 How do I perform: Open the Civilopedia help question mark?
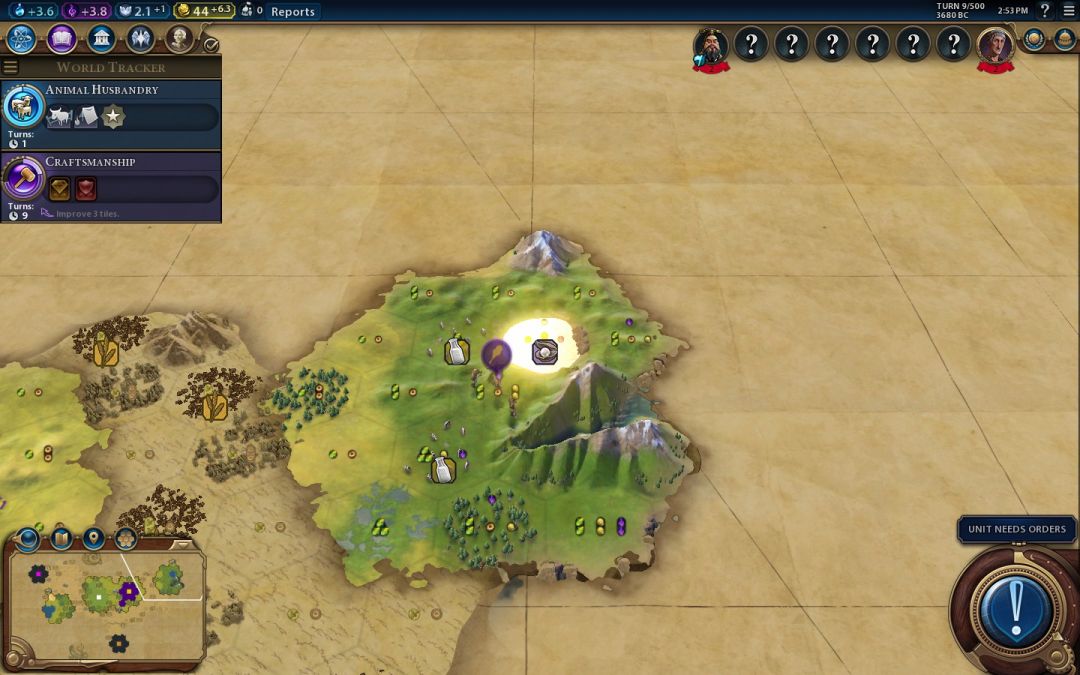(1045, 11)
